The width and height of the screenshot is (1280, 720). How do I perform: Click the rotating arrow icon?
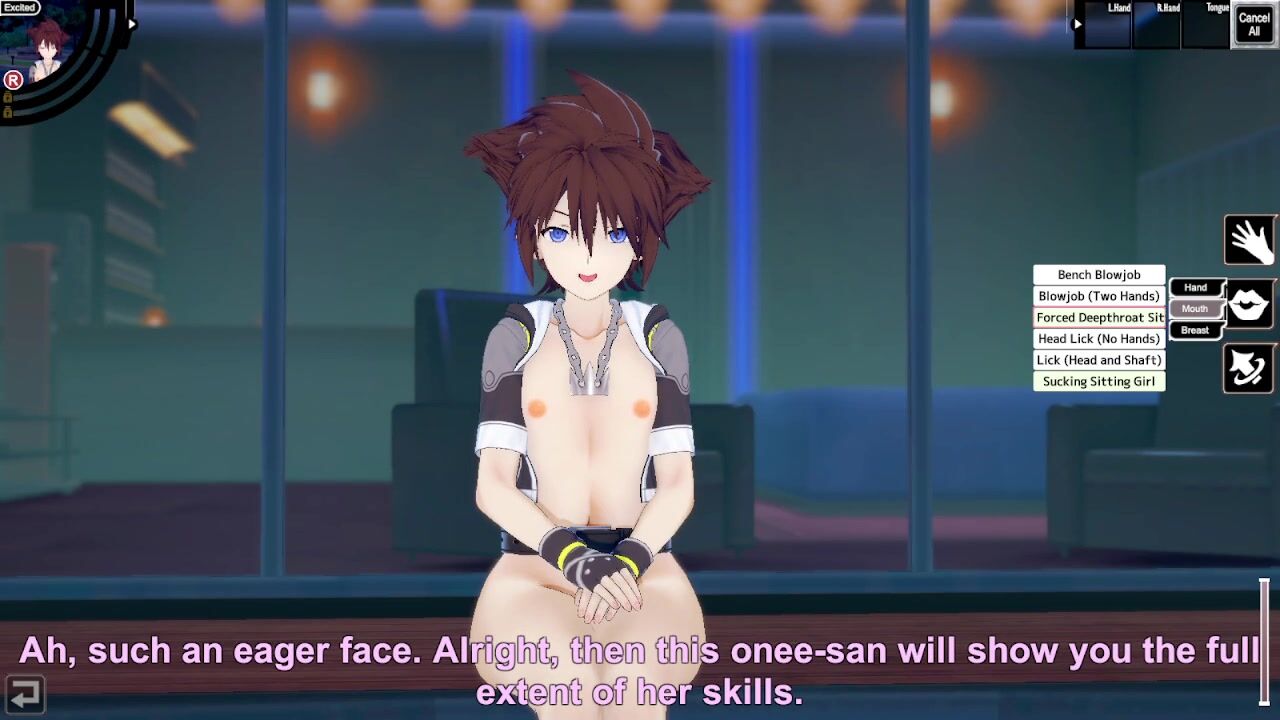tap(1249, 369)
